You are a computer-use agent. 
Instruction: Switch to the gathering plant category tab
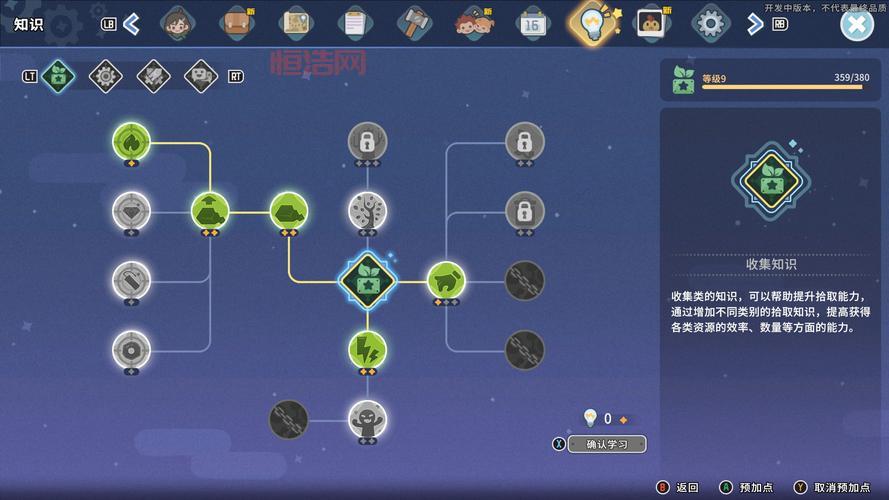59,75
